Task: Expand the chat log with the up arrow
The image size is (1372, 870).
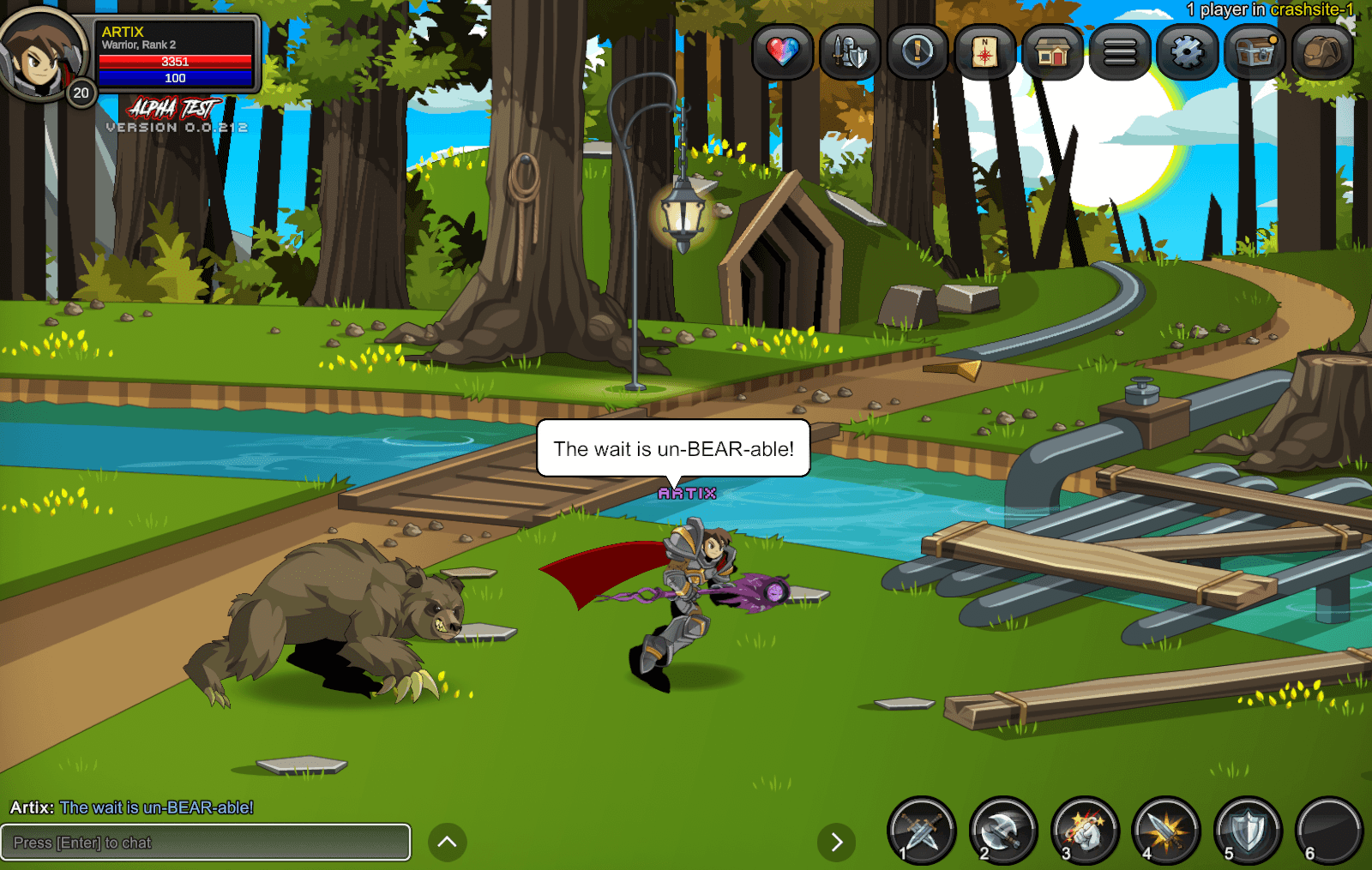Action: click(x=447, y=842)
